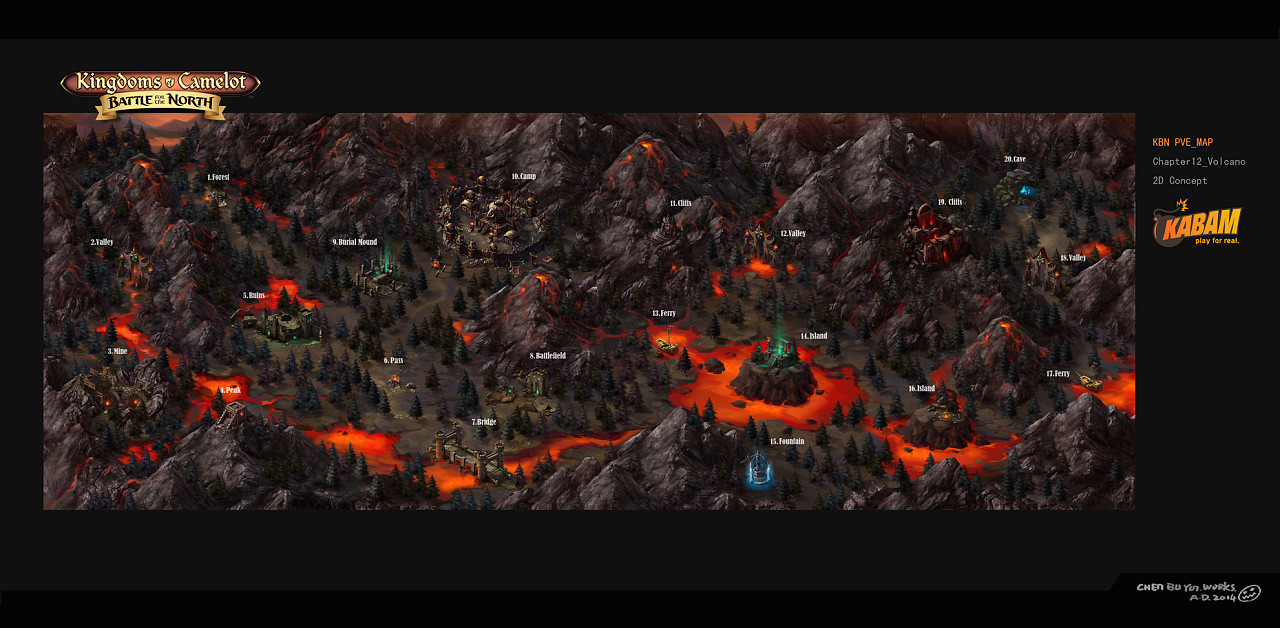The image size is (1280, 628).
Task: Open the 8.Battlefield stage
Action: coord(547,356)
